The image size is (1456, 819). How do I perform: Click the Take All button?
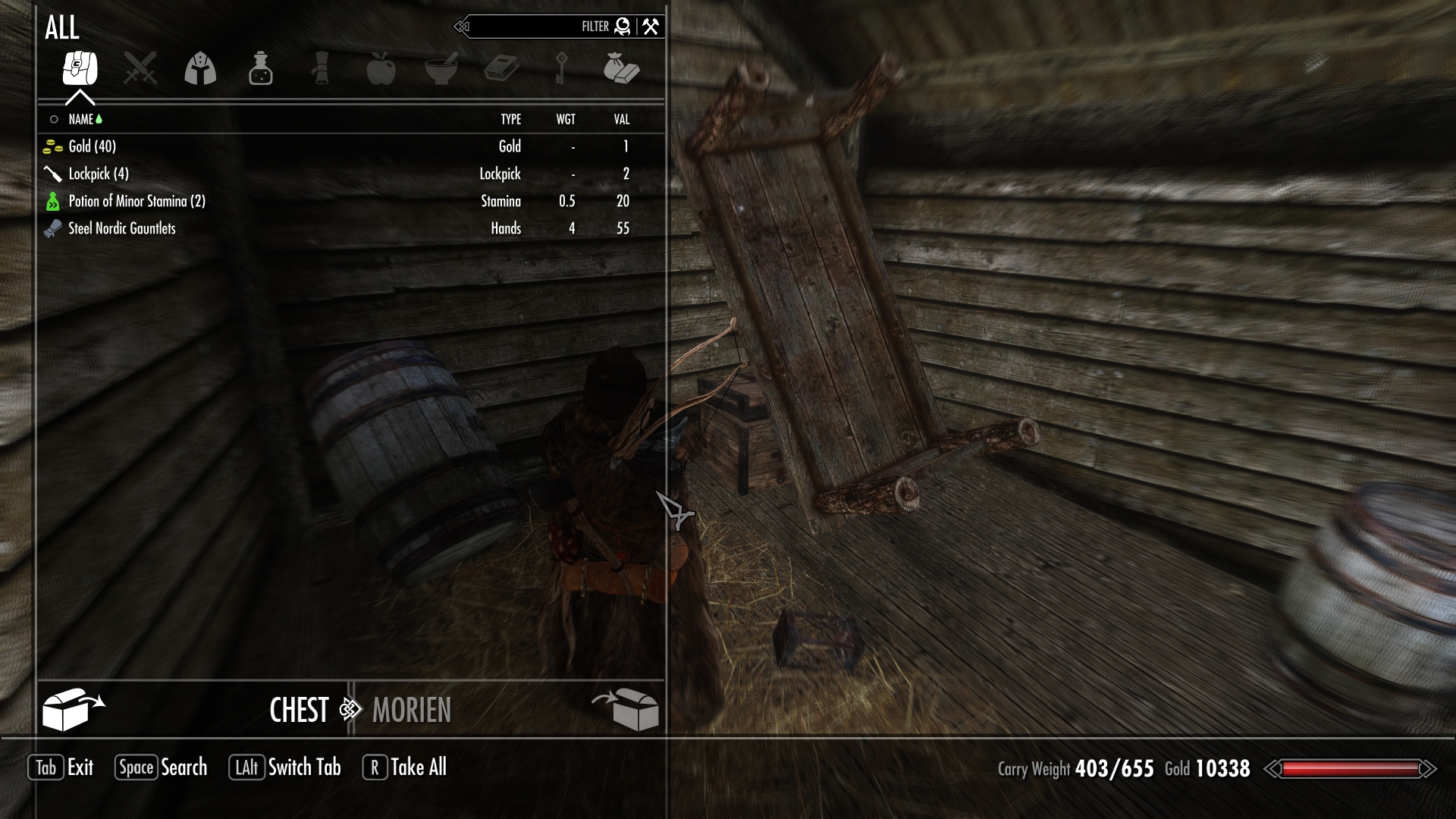[406, 767]
